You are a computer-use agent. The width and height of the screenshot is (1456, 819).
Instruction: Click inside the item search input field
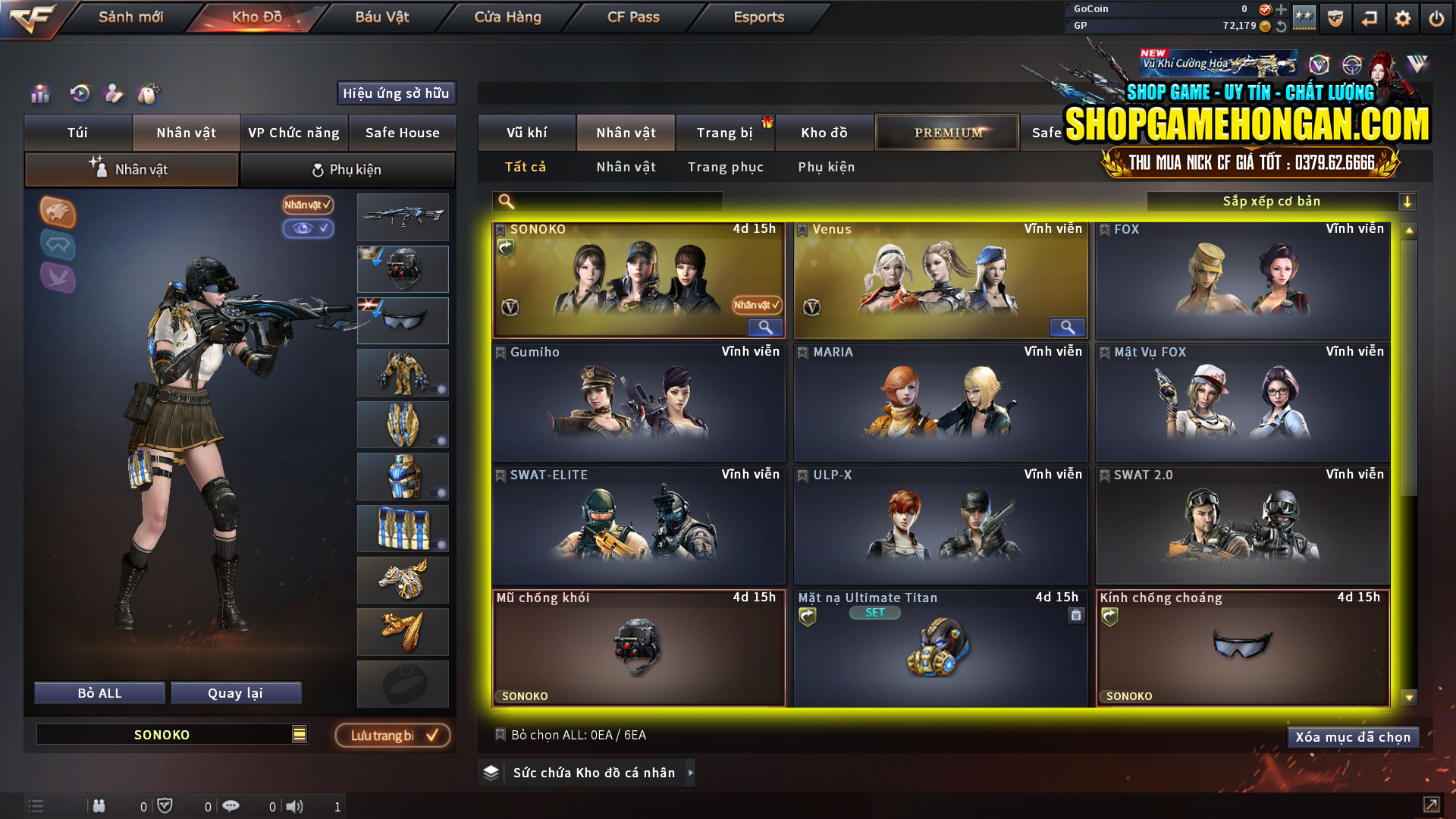[x=607, y=202]
